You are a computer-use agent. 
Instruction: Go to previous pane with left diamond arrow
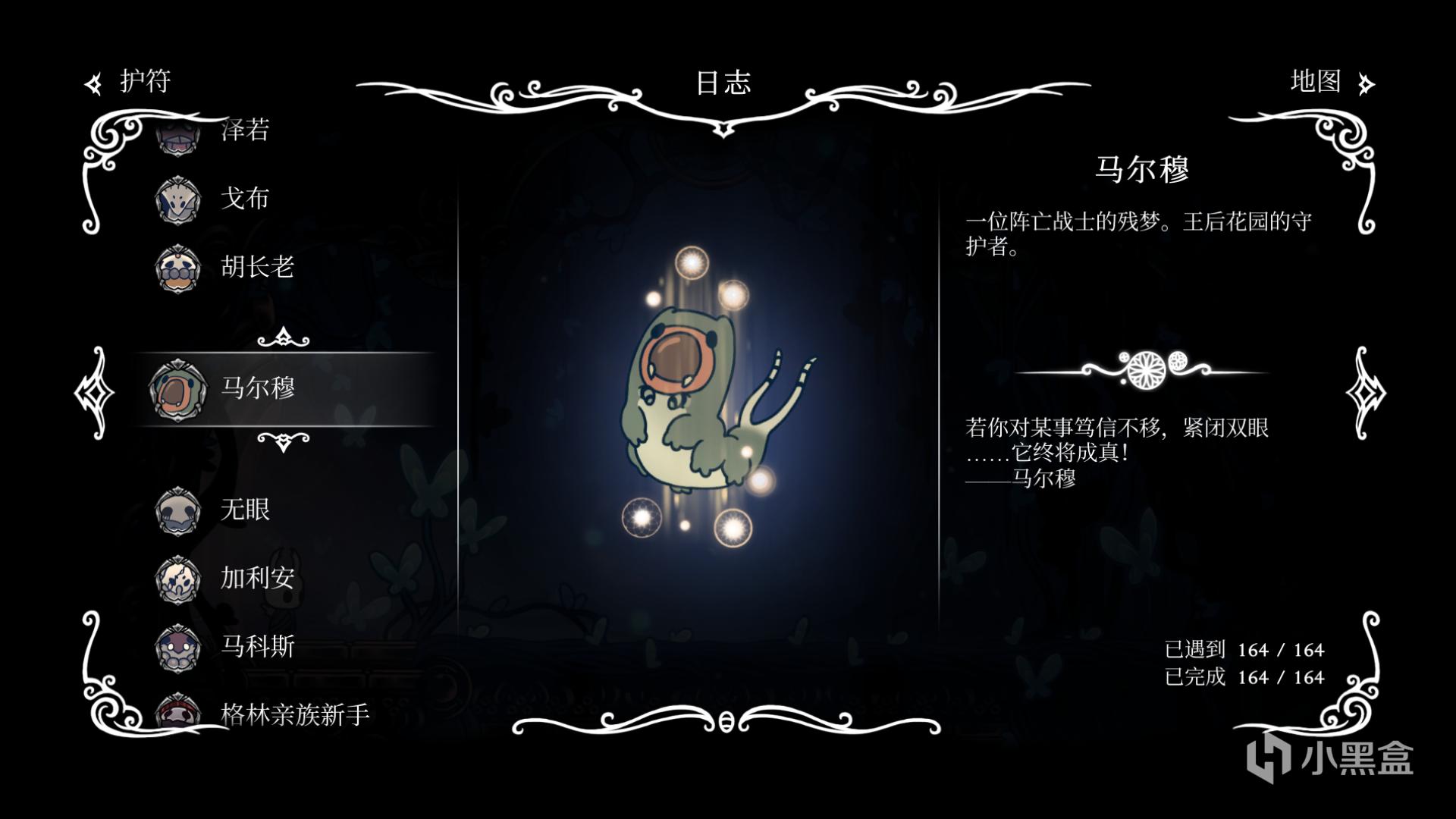click(94, 393)
